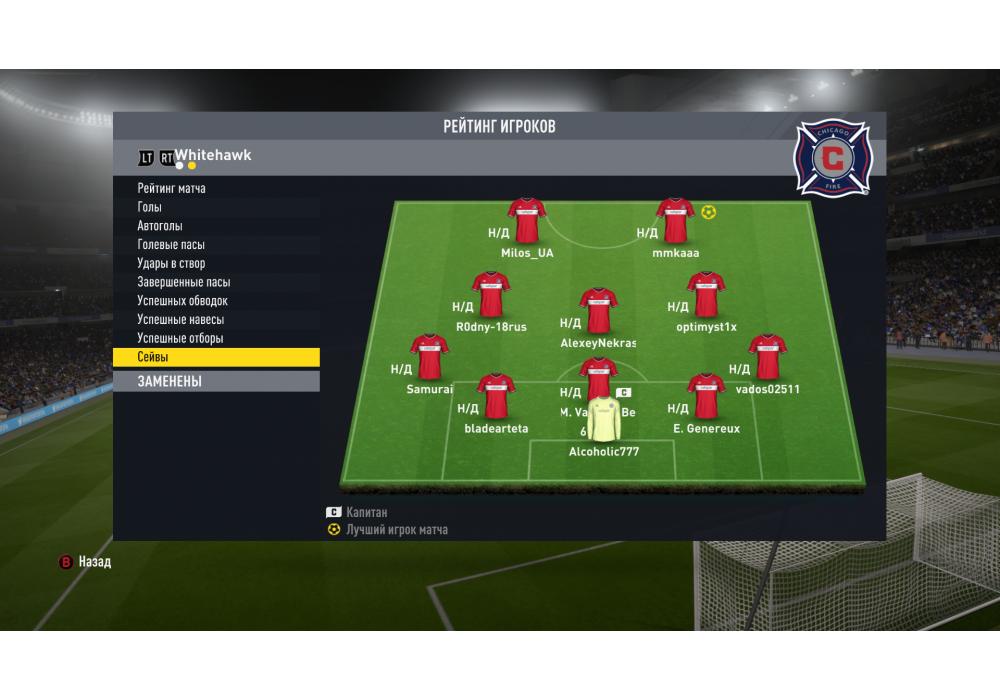Select Успешные навесы entry
This screenshot has height=700, width=1000.
pyautogui.click(x=180, y=320)
